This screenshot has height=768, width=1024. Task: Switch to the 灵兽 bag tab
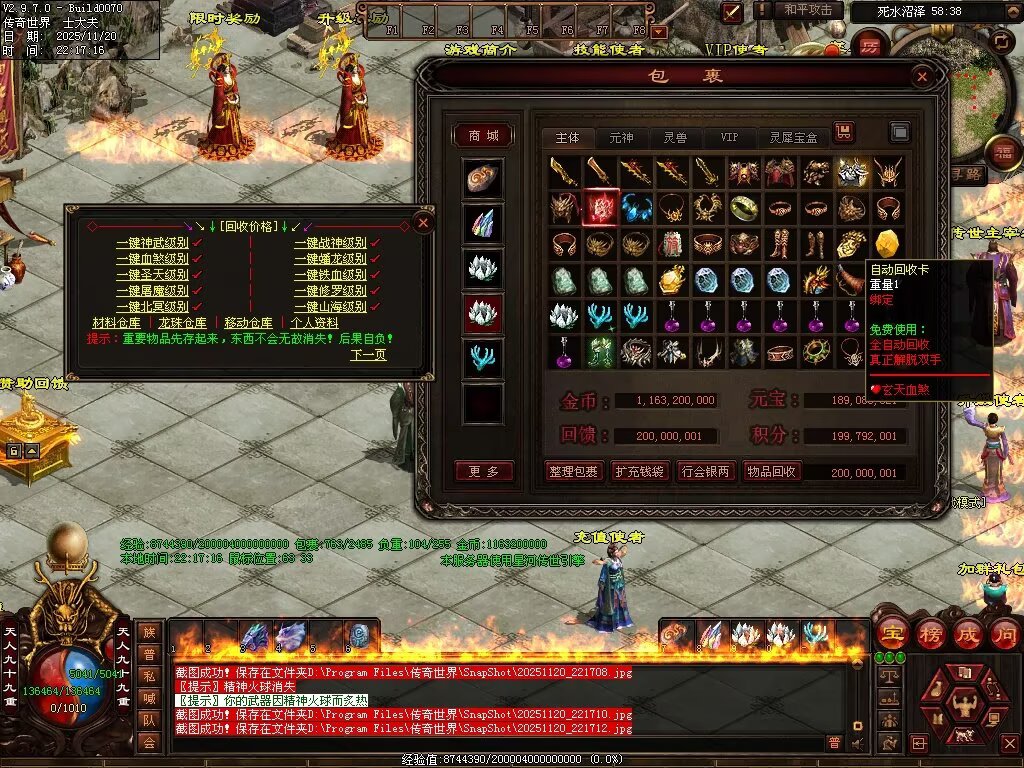[x=675, y=137]
